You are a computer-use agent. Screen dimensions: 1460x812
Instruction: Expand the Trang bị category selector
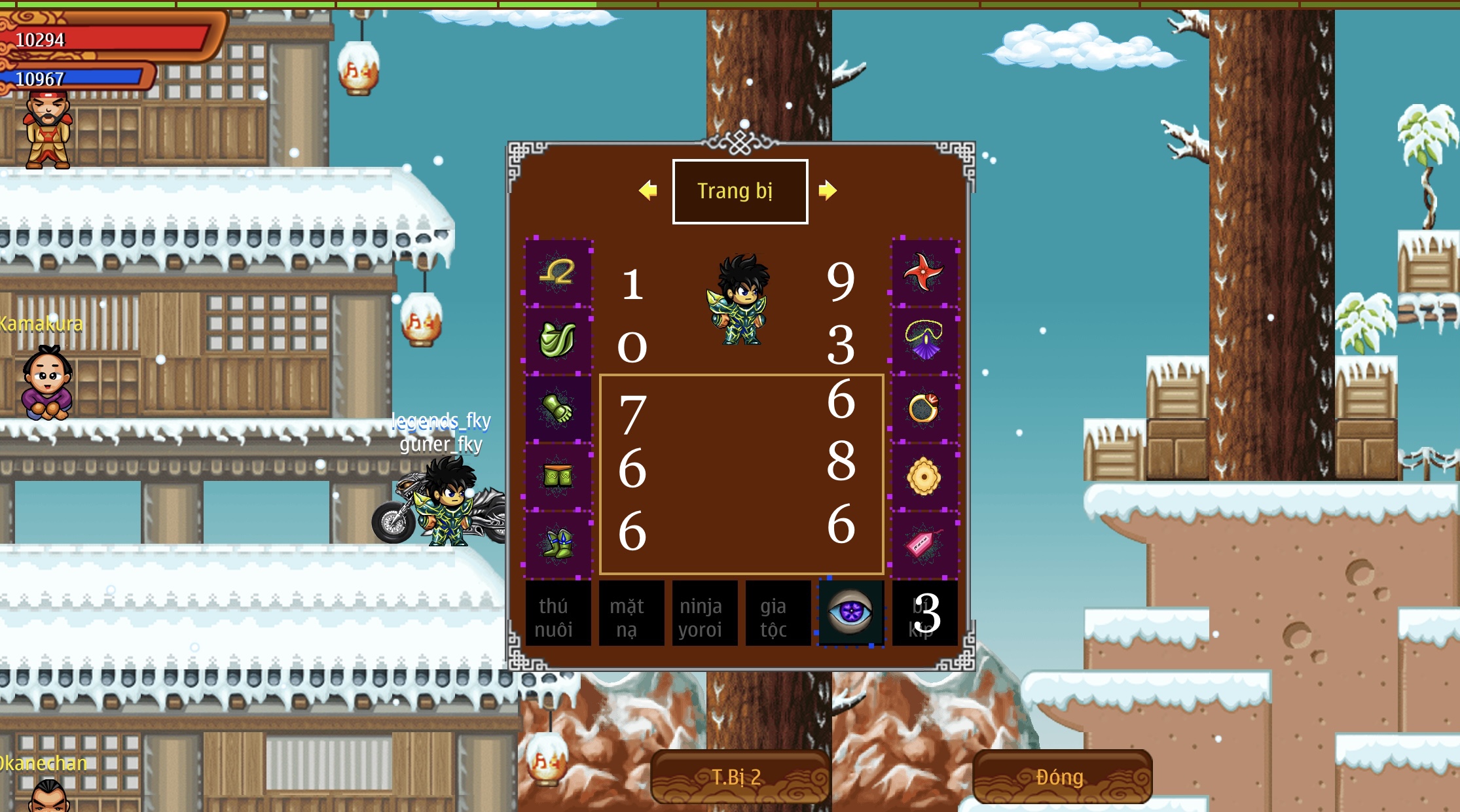(740, 190)
